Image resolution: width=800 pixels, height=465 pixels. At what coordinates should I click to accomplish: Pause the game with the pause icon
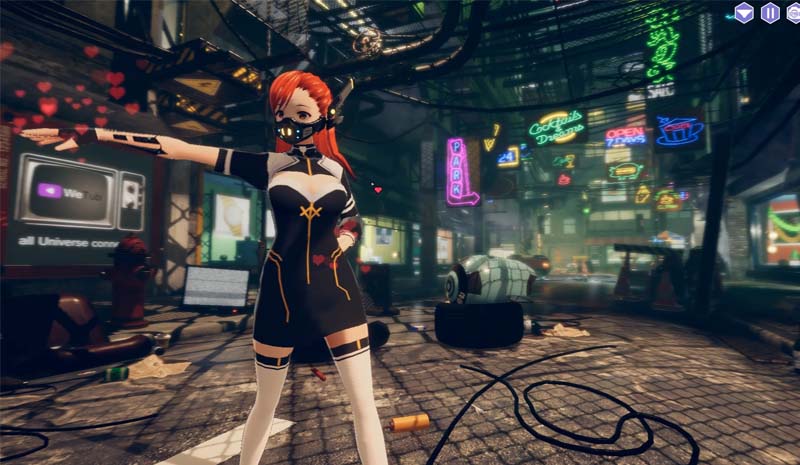pyautogui.click(x=770, y=13)
